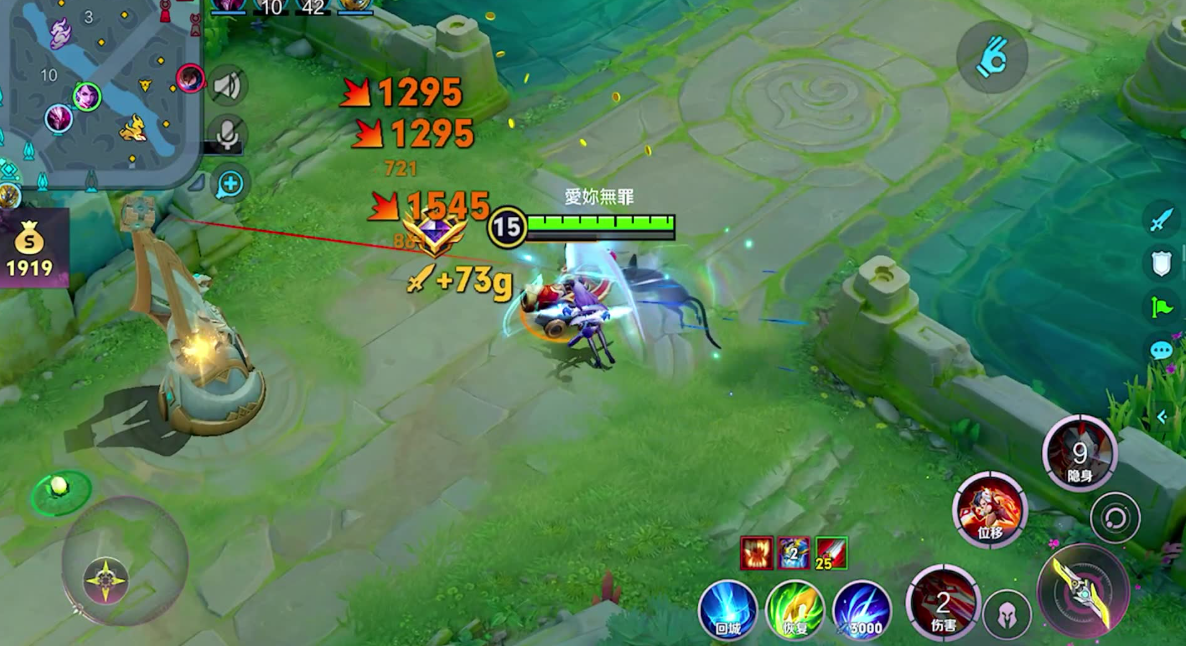Toggle the muted microphone button
This screenshot has height=646, width=1186.
point(228,135)
